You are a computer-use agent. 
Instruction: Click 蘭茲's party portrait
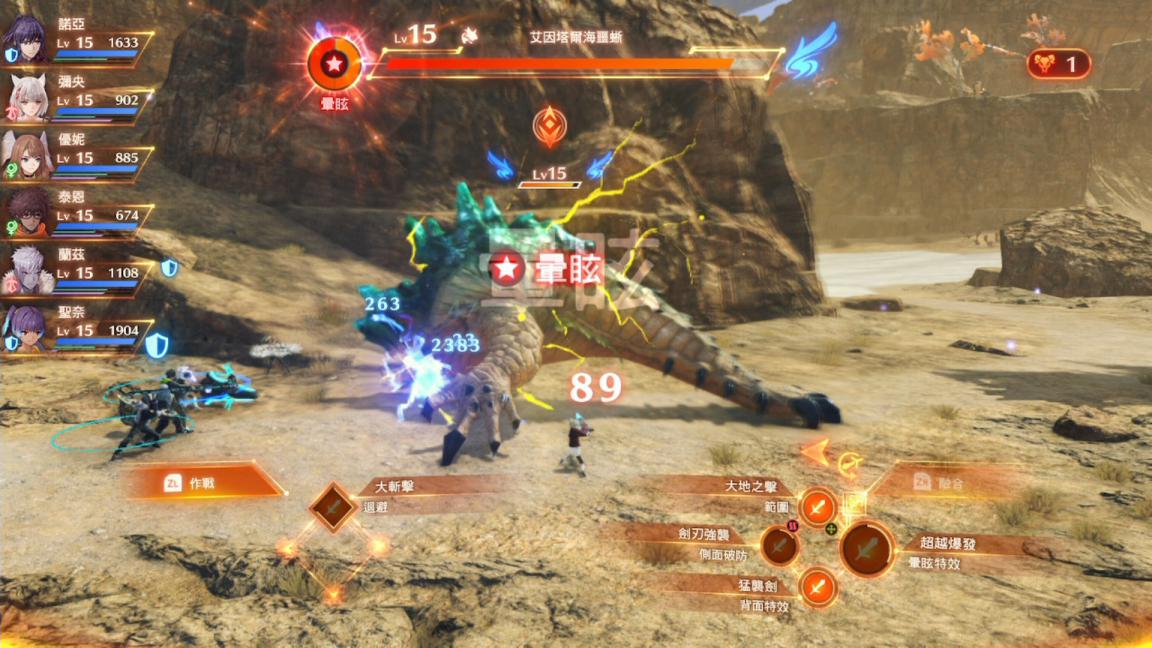tap(26, 271)
